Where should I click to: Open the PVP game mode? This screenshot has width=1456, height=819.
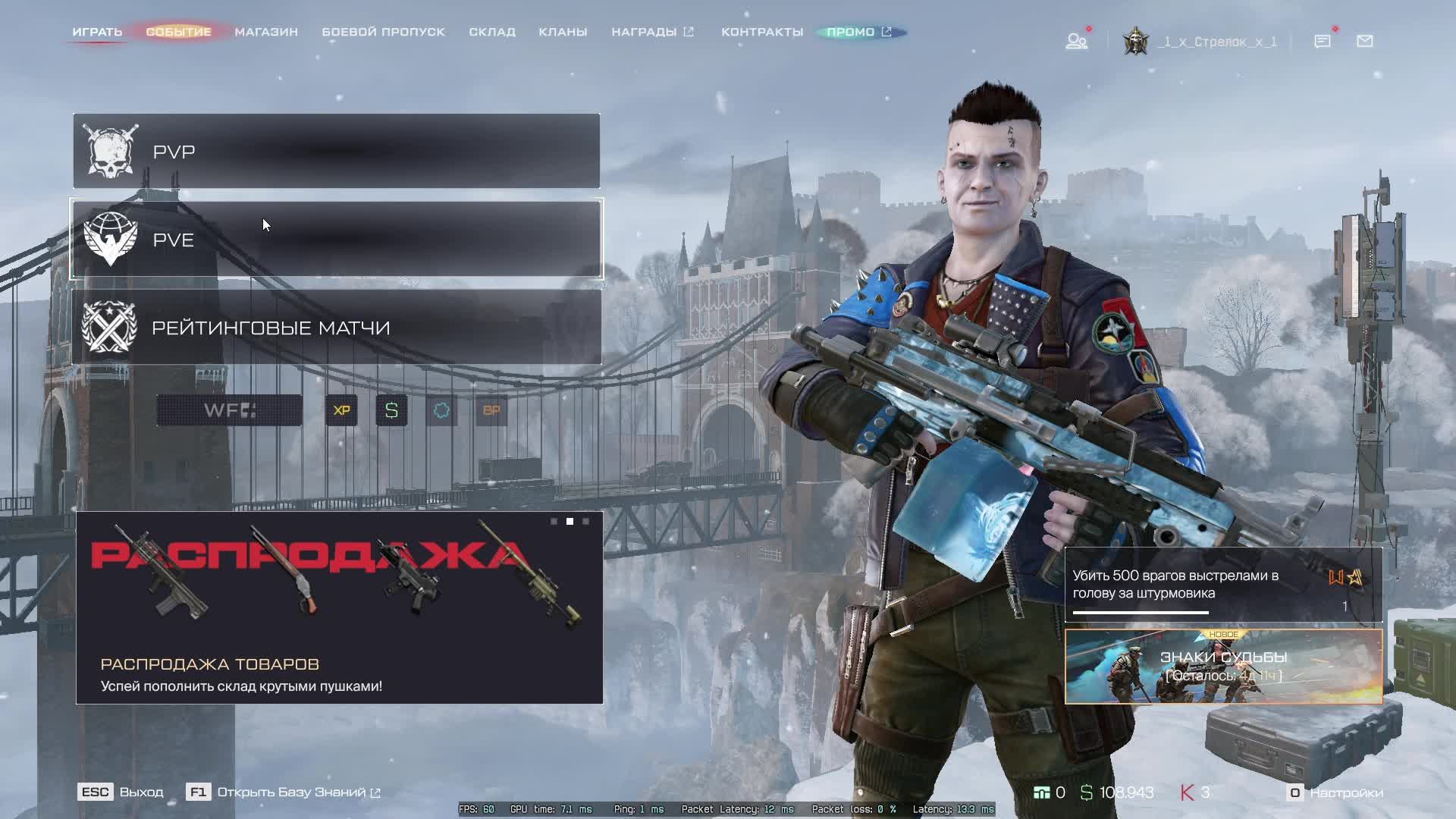(336, 152)
